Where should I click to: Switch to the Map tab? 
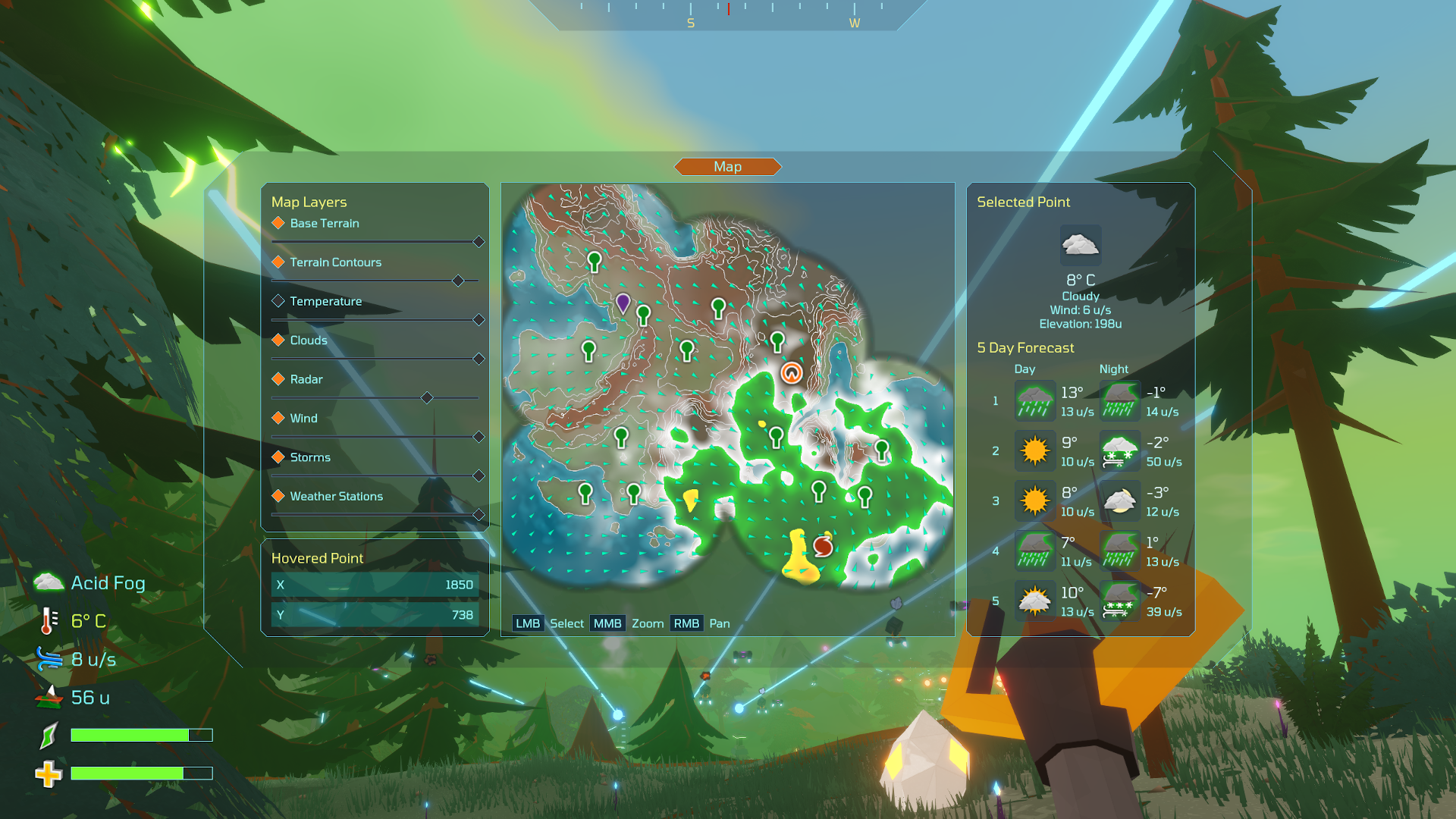click(x=727, y=166)
